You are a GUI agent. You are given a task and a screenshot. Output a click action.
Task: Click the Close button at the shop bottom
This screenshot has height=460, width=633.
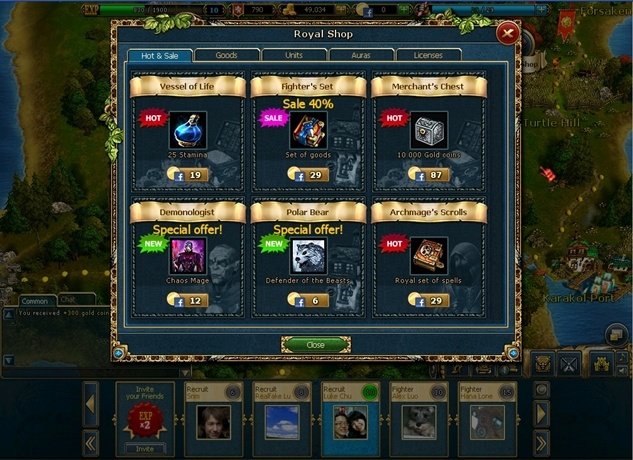coord(315,344)
